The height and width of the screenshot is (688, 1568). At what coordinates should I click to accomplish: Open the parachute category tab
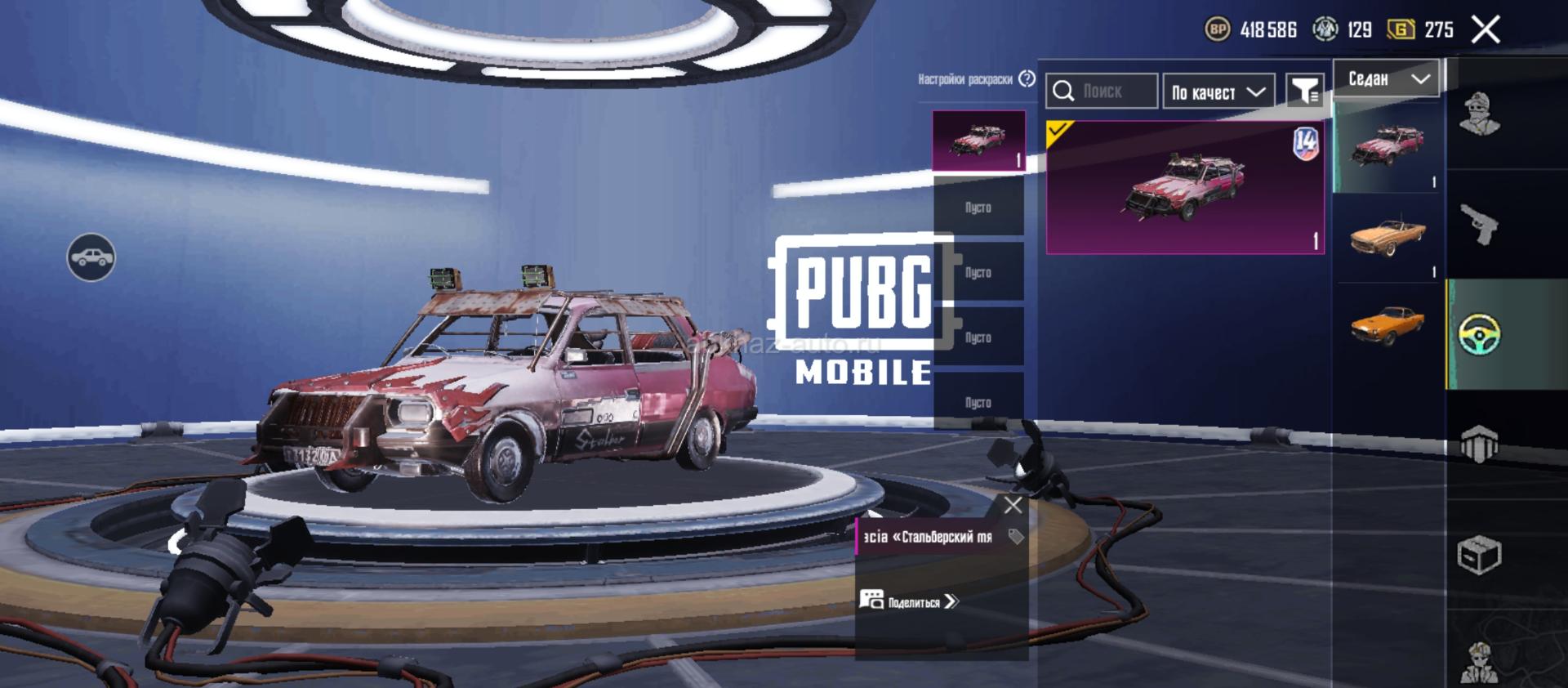pos(1479,445)
